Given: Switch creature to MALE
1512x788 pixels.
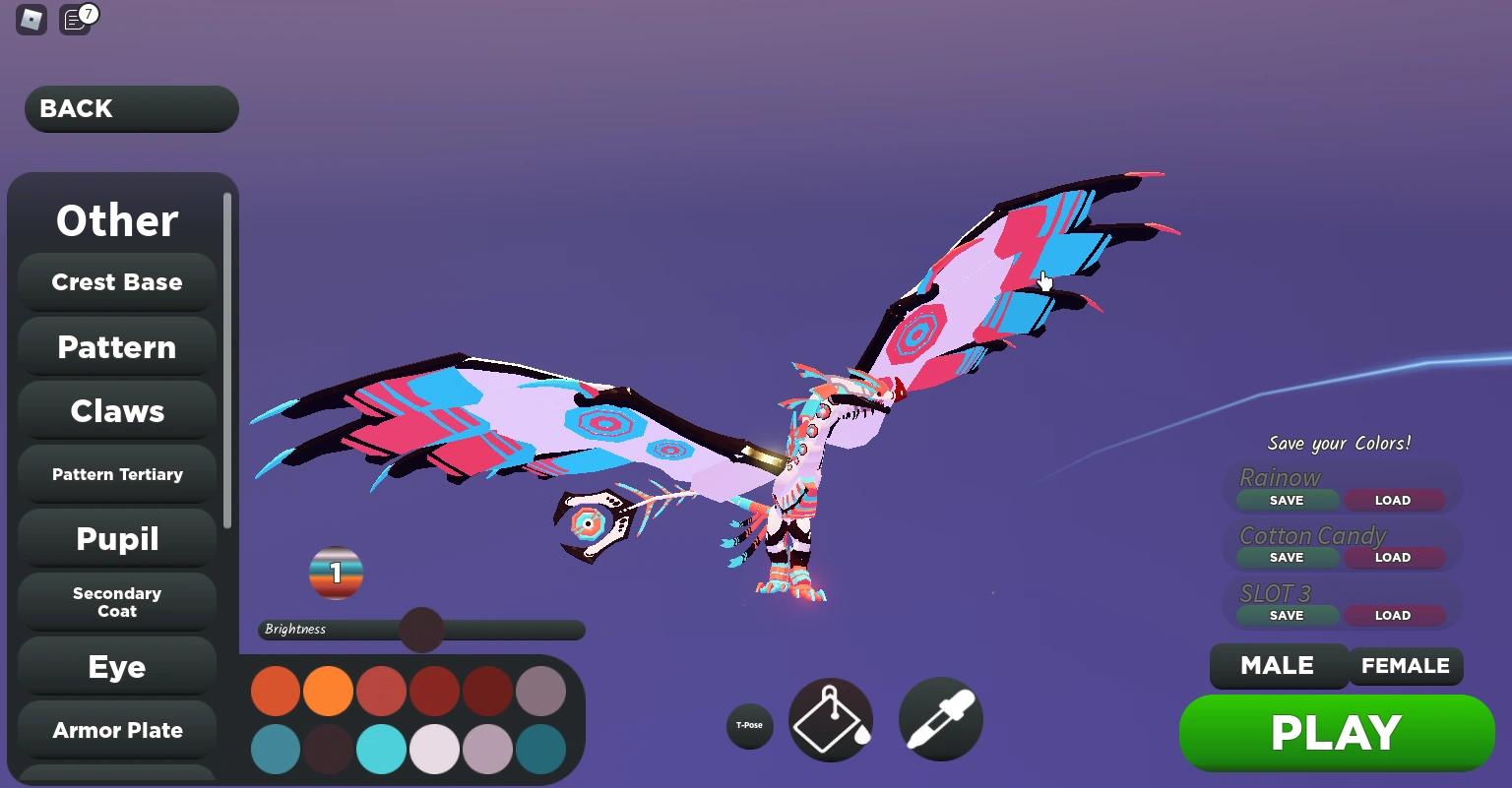Looking at the screenshot, I should click(x=1279, y=666).
